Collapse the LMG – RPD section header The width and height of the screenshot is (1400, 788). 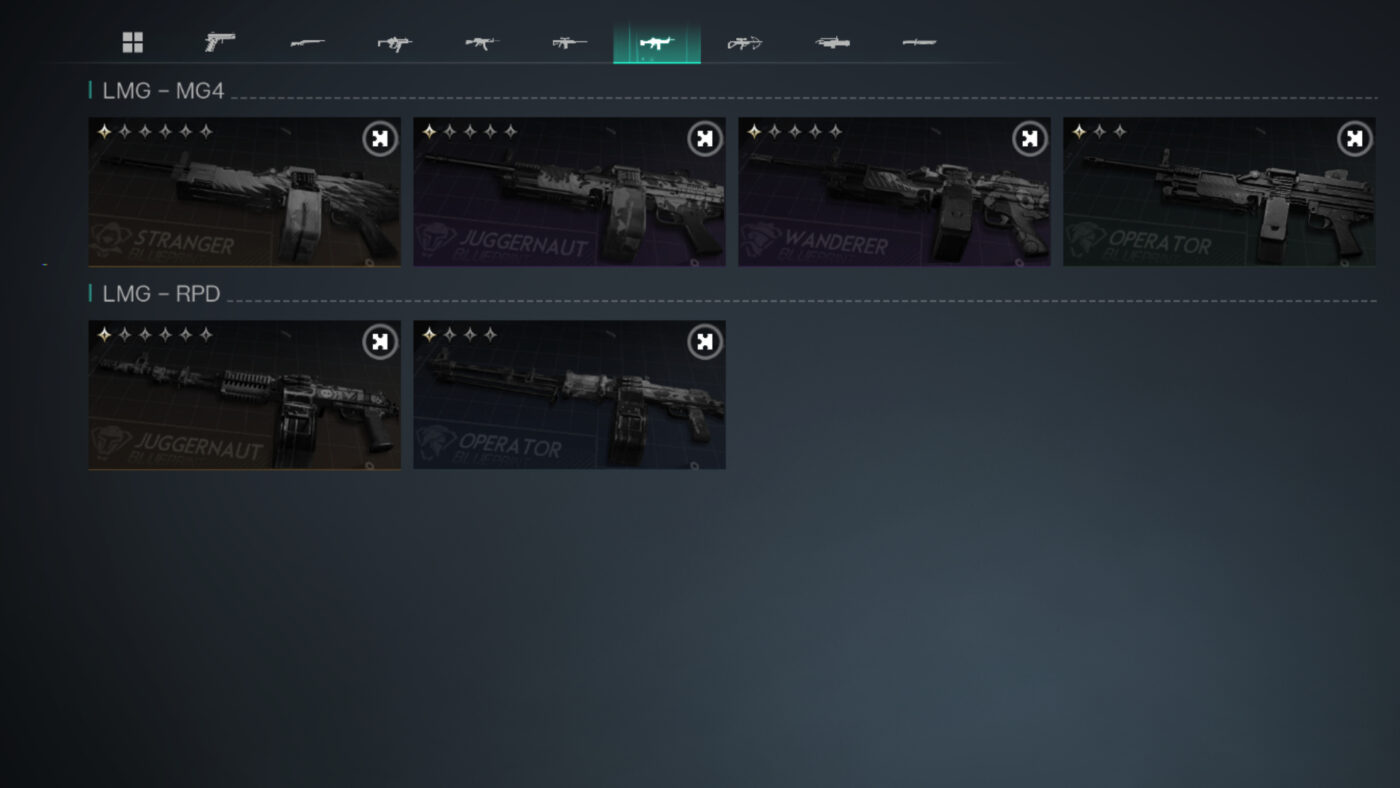pos(160,293)
